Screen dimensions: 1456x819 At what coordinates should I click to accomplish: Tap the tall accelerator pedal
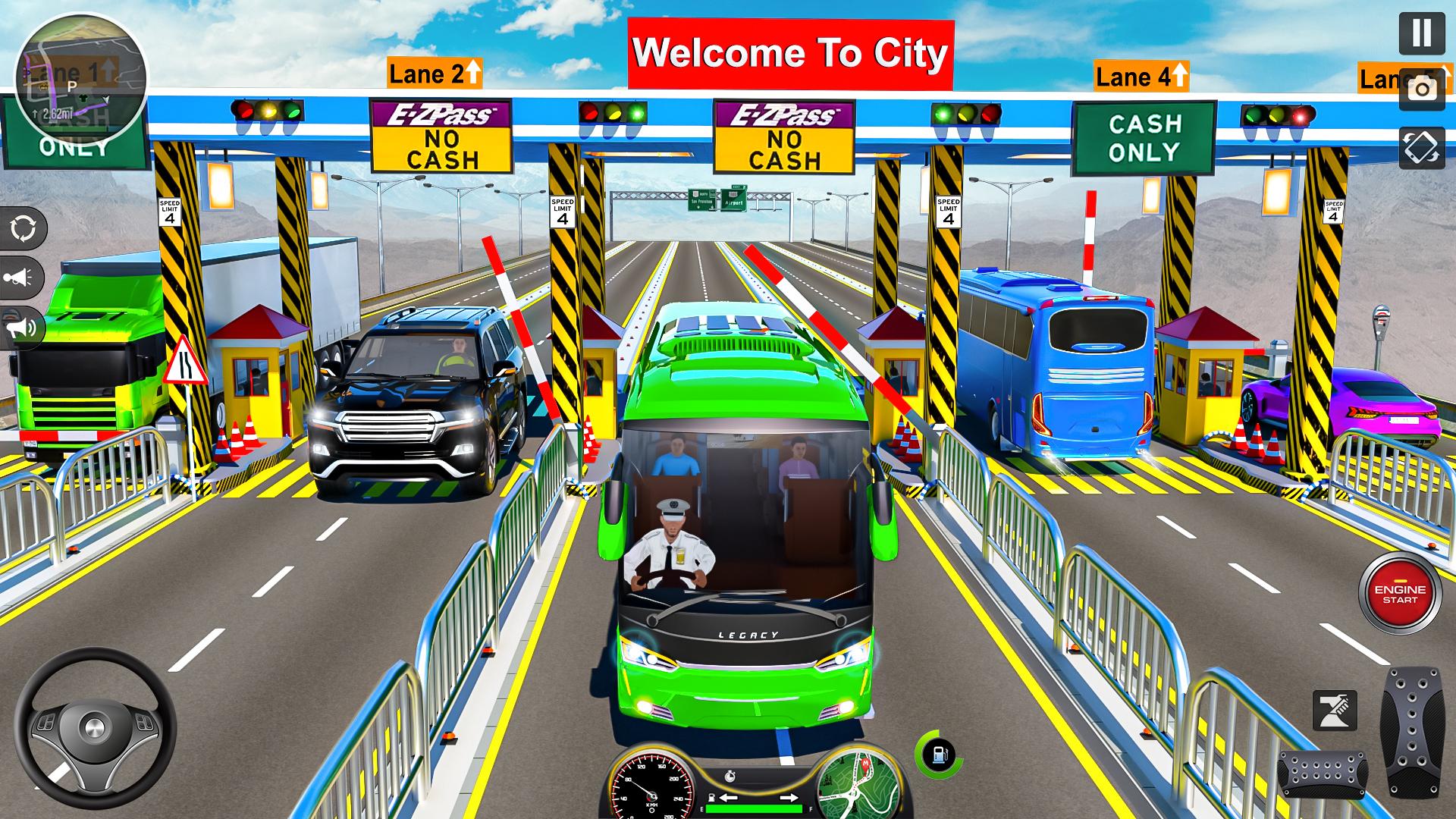(x=1412, y=732)
